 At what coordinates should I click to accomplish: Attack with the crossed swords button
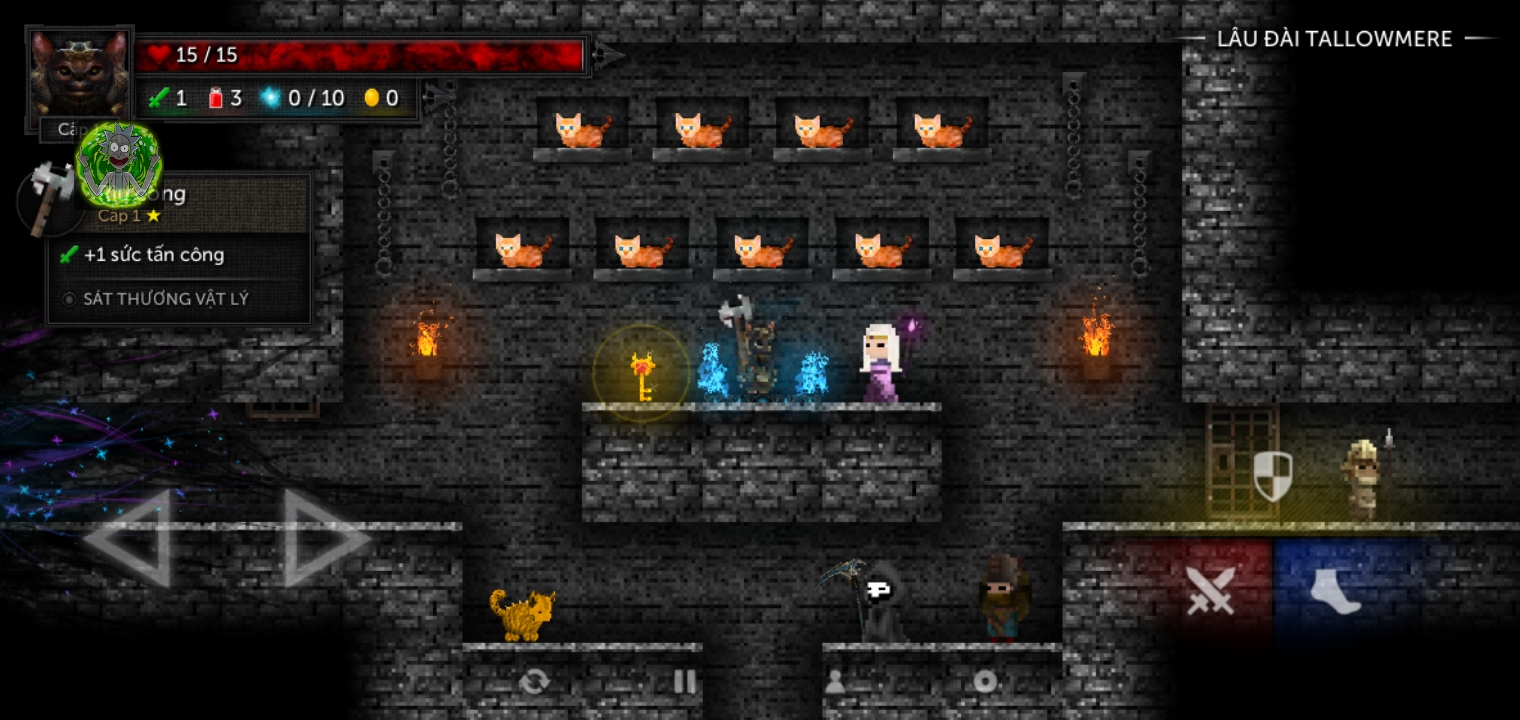coord(1209,590)
